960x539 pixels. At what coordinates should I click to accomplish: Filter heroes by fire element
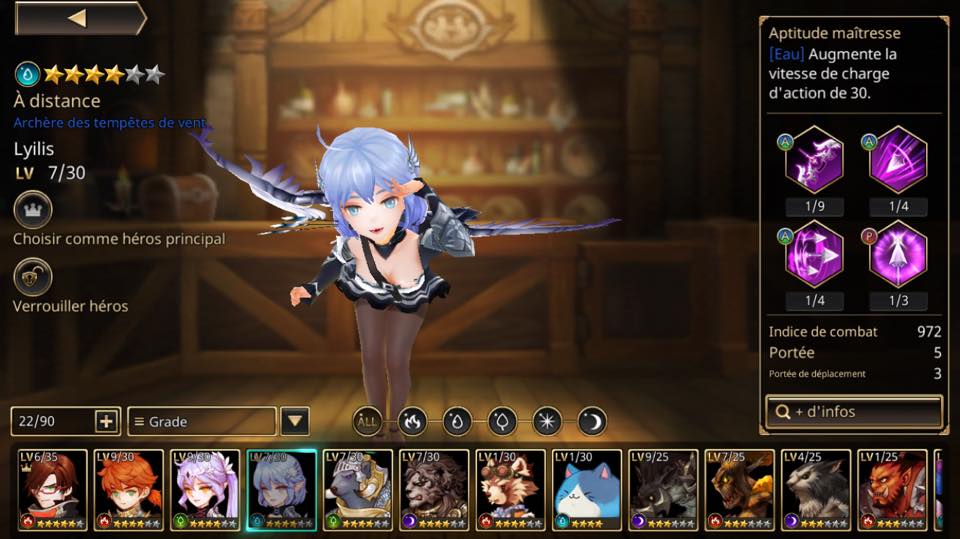point(413,421)
